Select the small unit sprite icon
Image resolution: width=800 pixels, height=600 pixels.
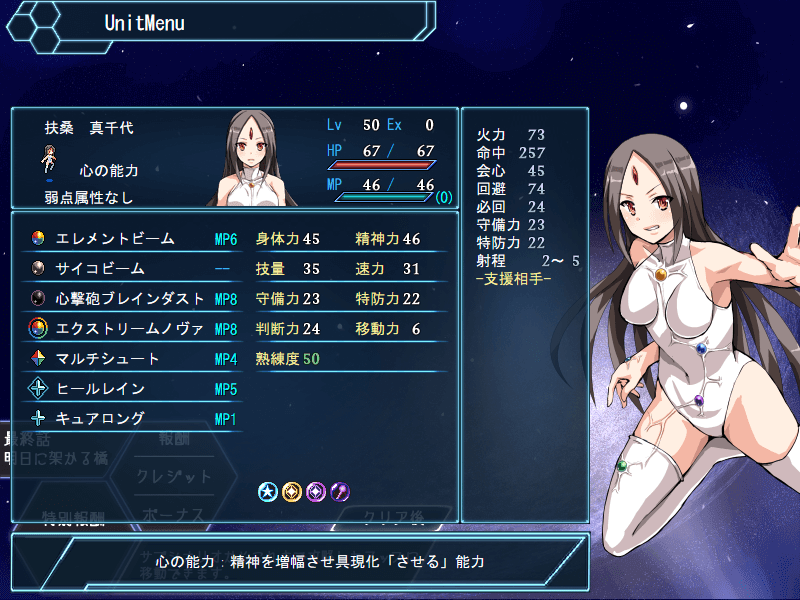(49, 158)
